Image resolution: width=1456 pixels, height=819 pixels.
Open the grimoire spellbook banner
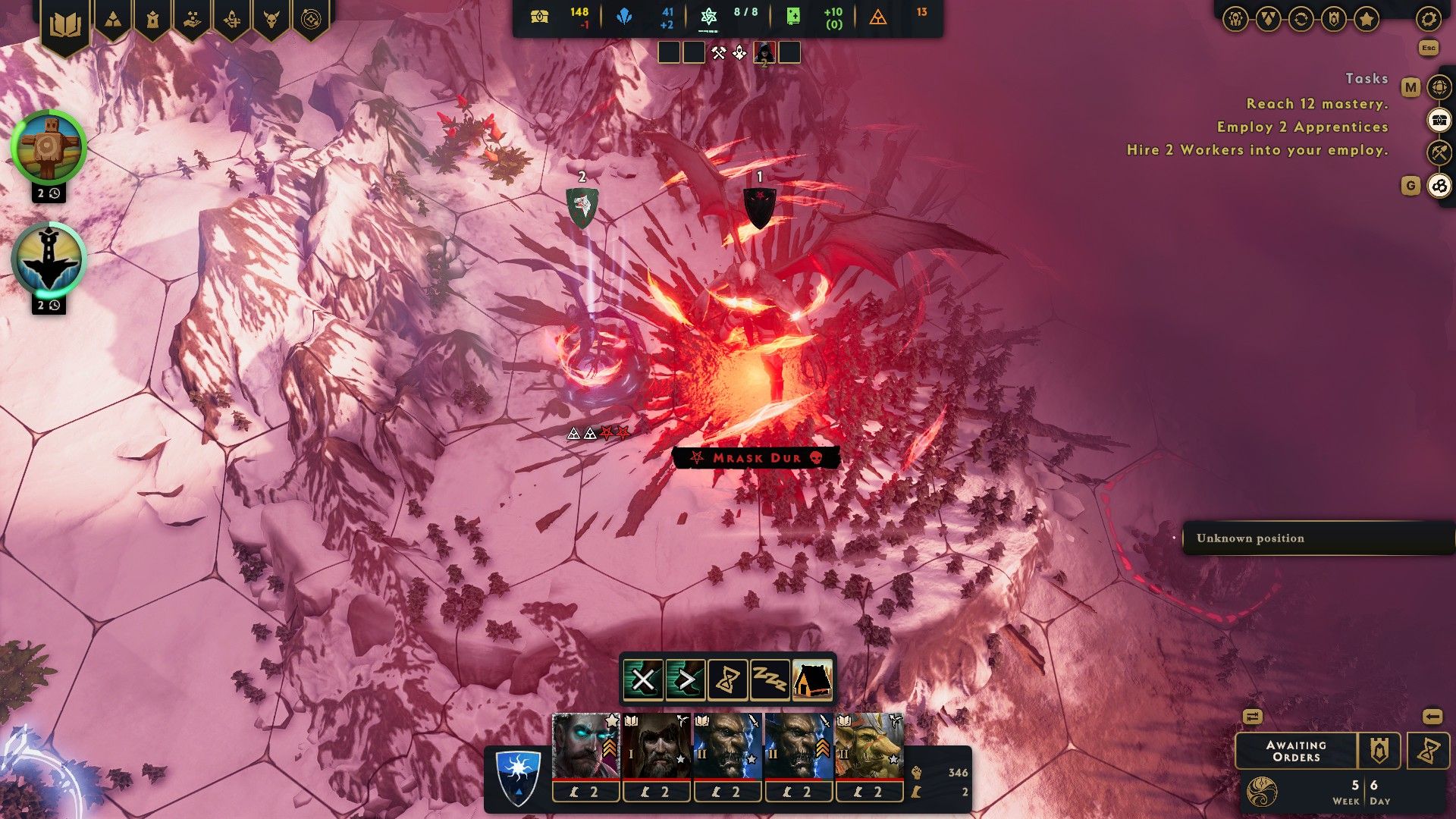click(x=67, y=21)
